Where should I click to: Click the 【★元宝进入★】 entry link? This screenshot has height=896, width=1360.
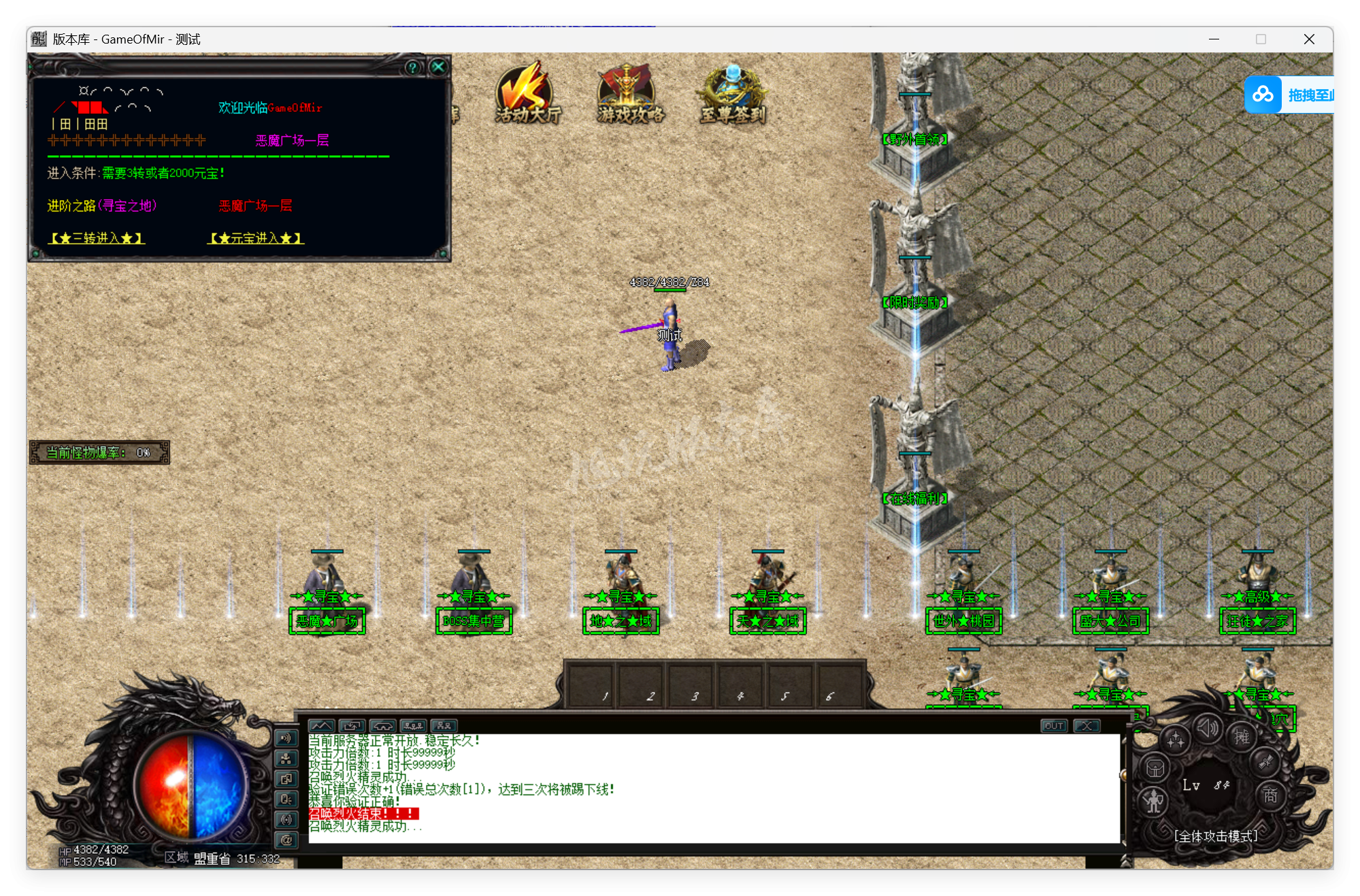pos(255,238)
